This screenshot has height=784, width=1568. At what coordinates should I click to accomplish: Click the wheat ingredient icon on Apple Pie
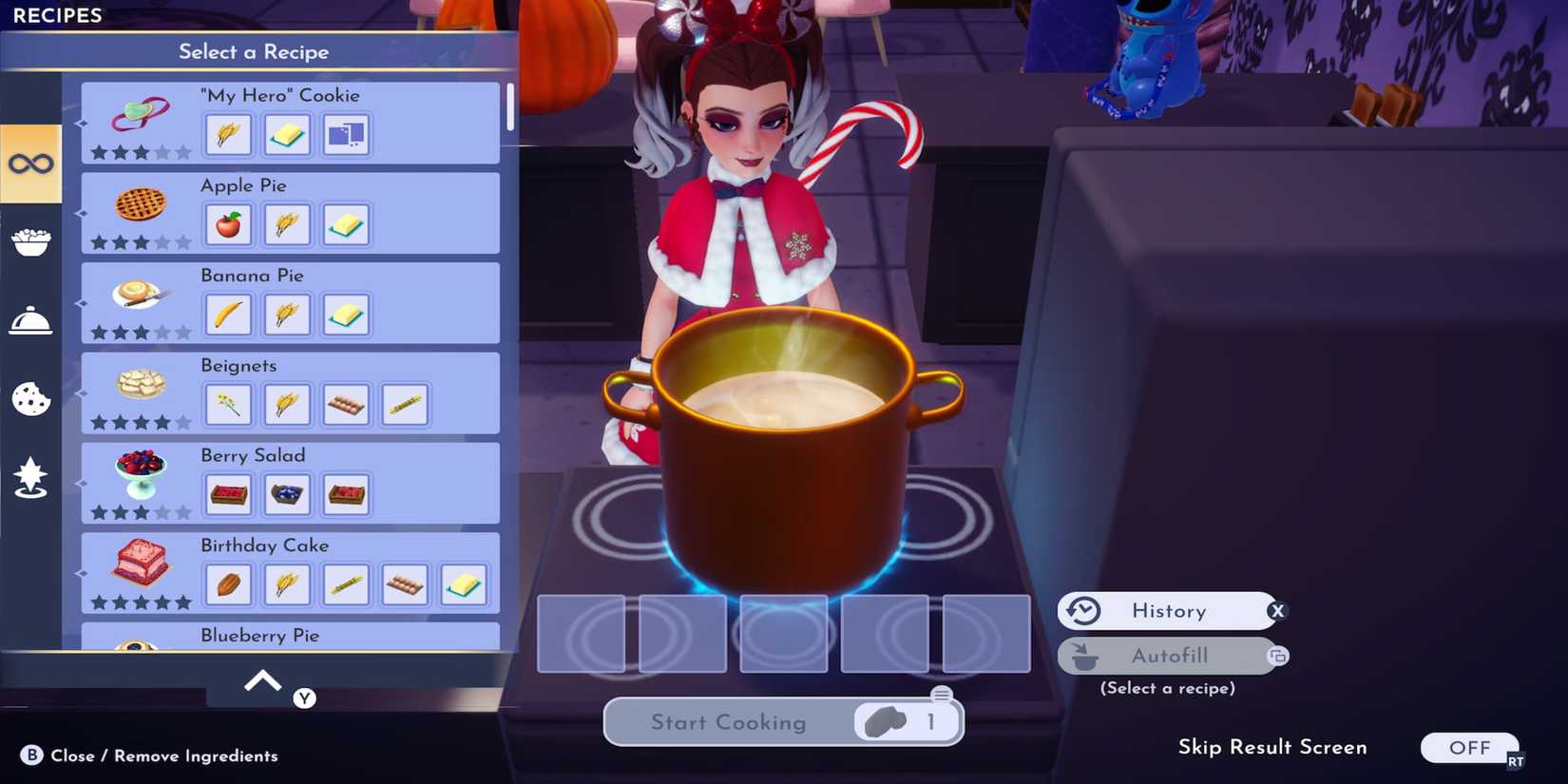tap(287, 224)
